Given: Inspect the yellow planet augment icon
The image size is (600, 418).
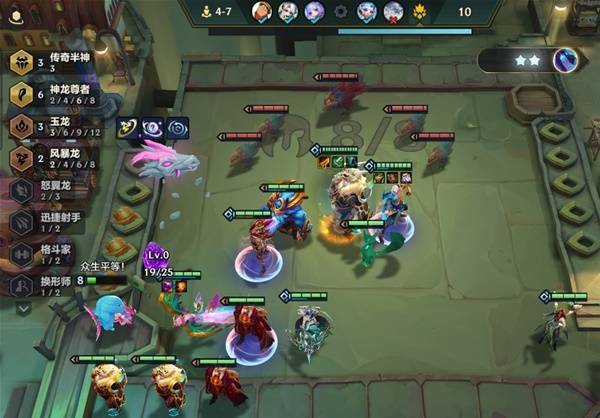Looking at the screenshot, I should (x=127, y=127).
